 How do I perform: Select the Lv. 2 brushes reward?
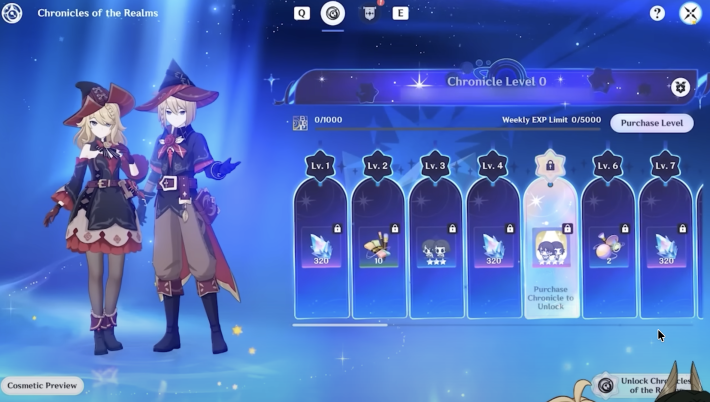click(378, 247)
